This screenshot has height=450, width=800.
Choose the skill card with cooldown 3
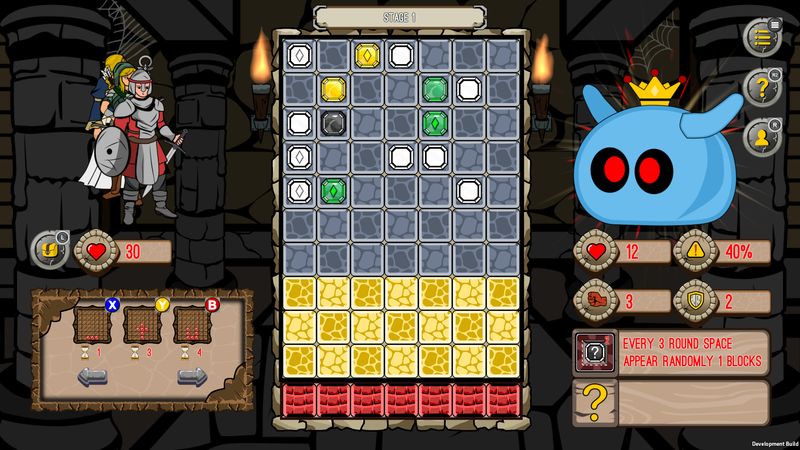coord(142,325)
